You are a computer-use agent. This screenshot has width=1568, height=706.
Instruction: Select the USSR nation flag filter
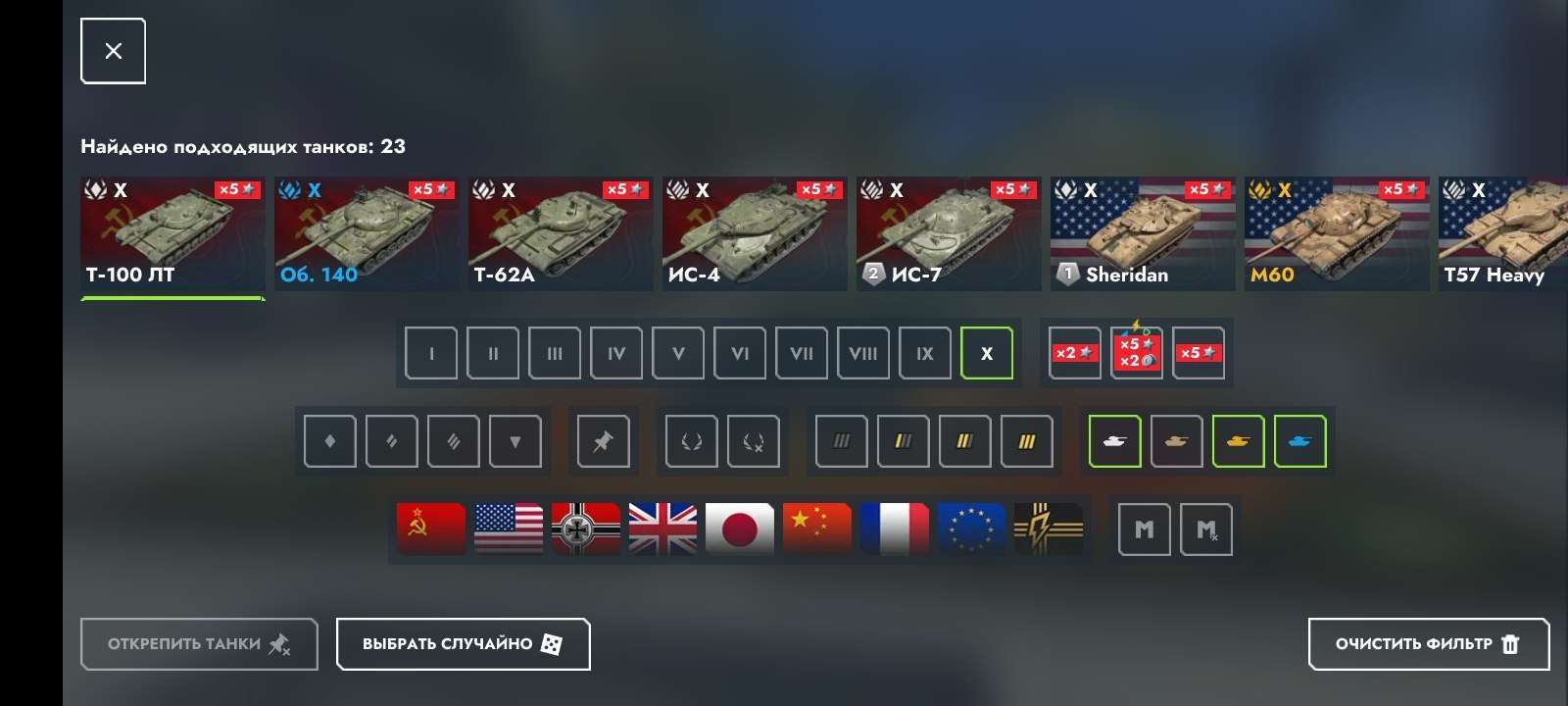(x=429, y=529)
